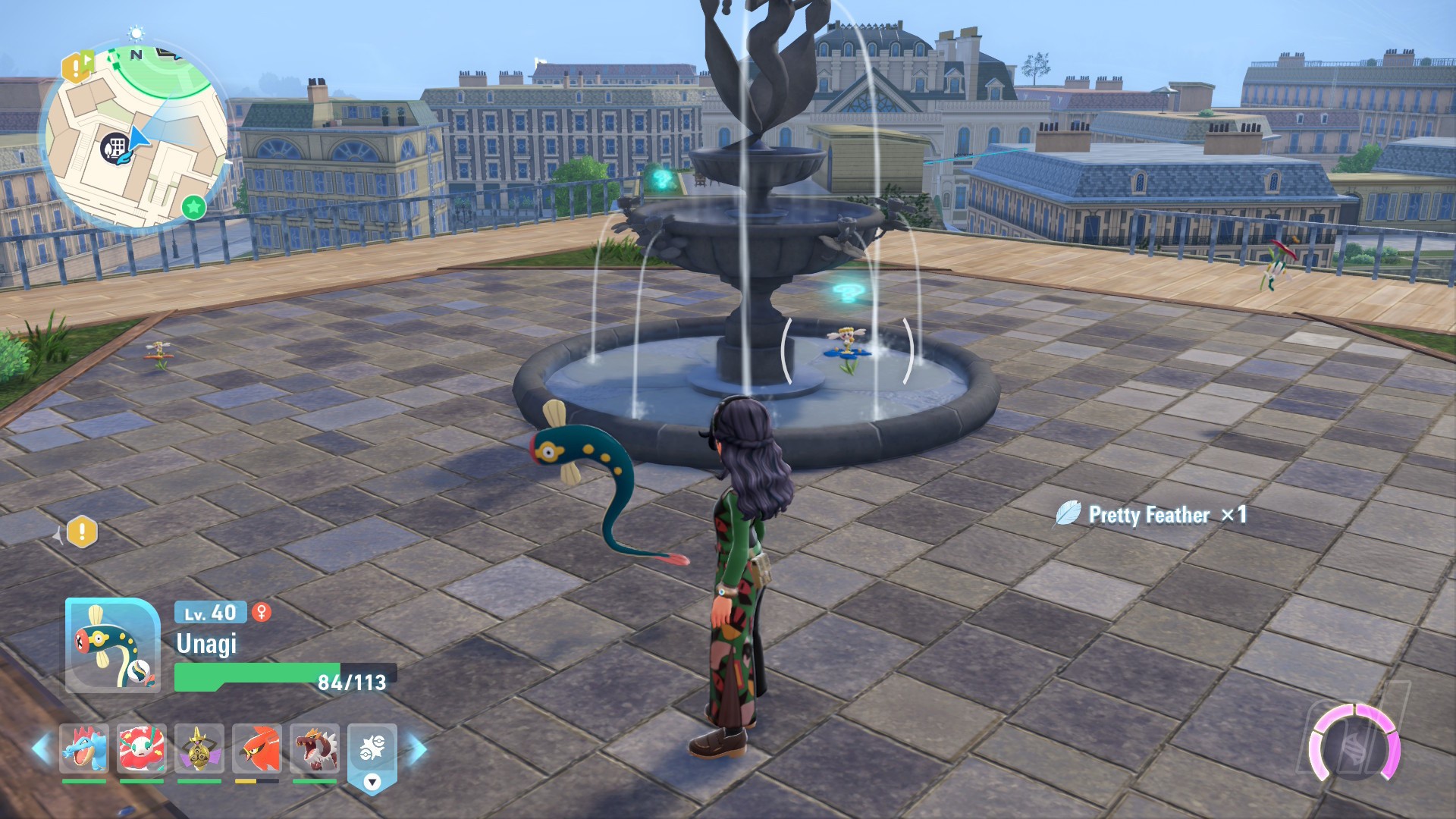Click the left arrow beside party bar

point(42,748)
